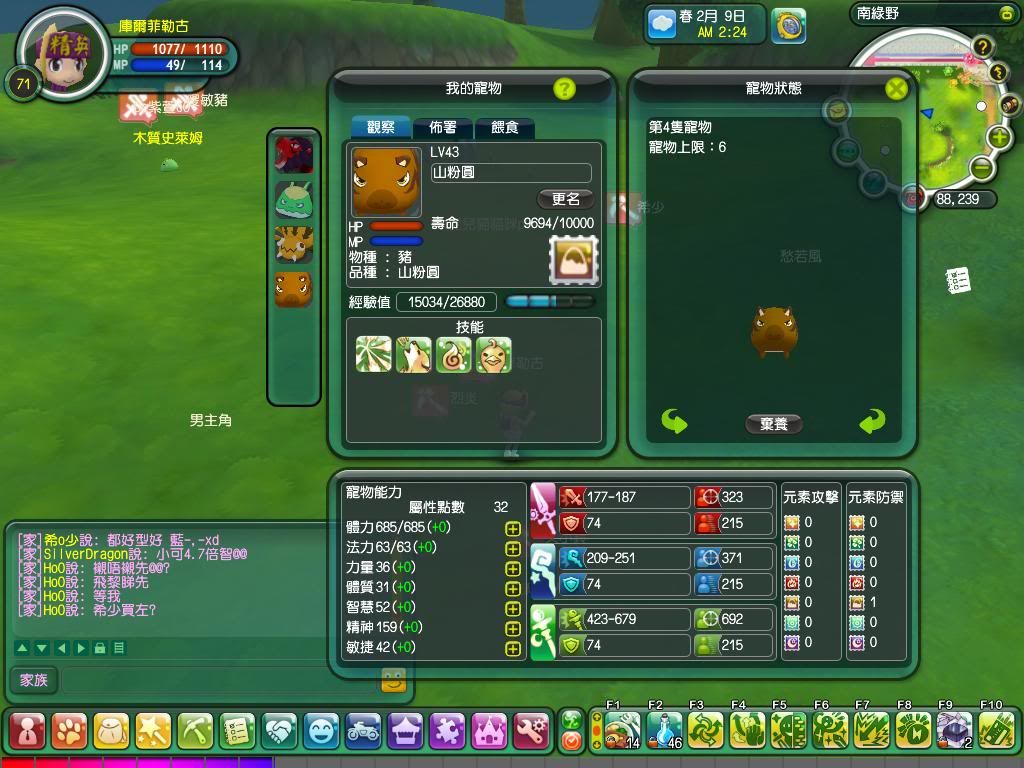The height and width of the screenshot is (768, 1024).
Task: Show the previous pet with the left arrow
Action: click(x=675, y=422)
